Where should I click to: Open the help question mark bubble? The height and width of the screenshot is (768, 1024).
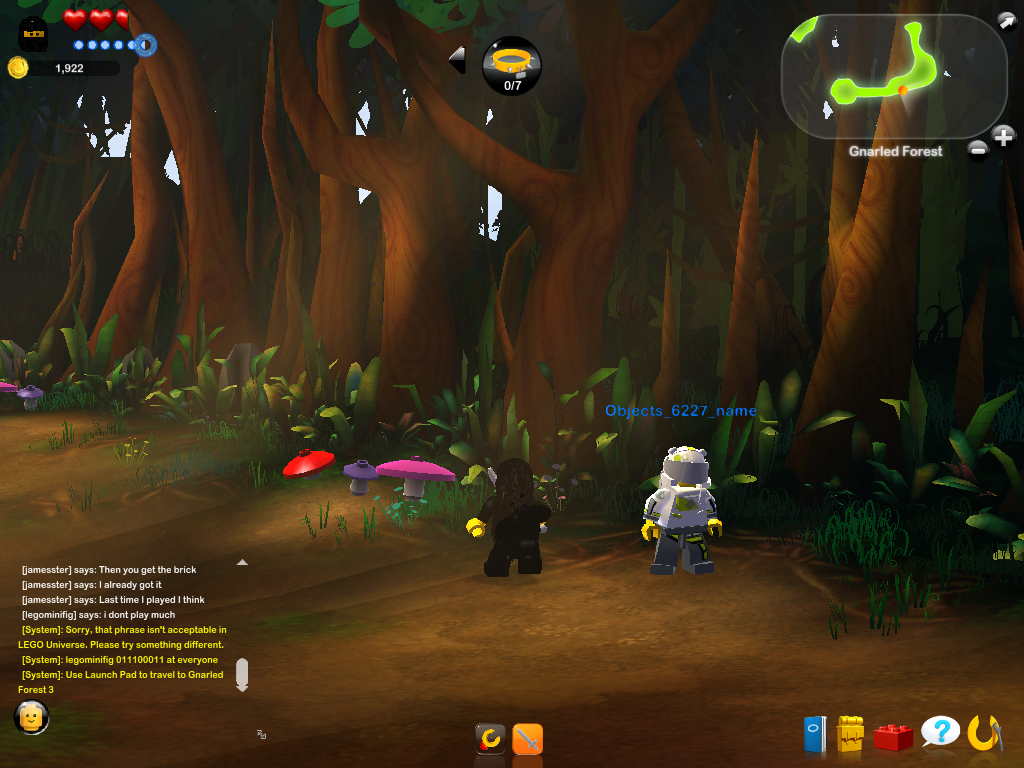click(940, 733)
